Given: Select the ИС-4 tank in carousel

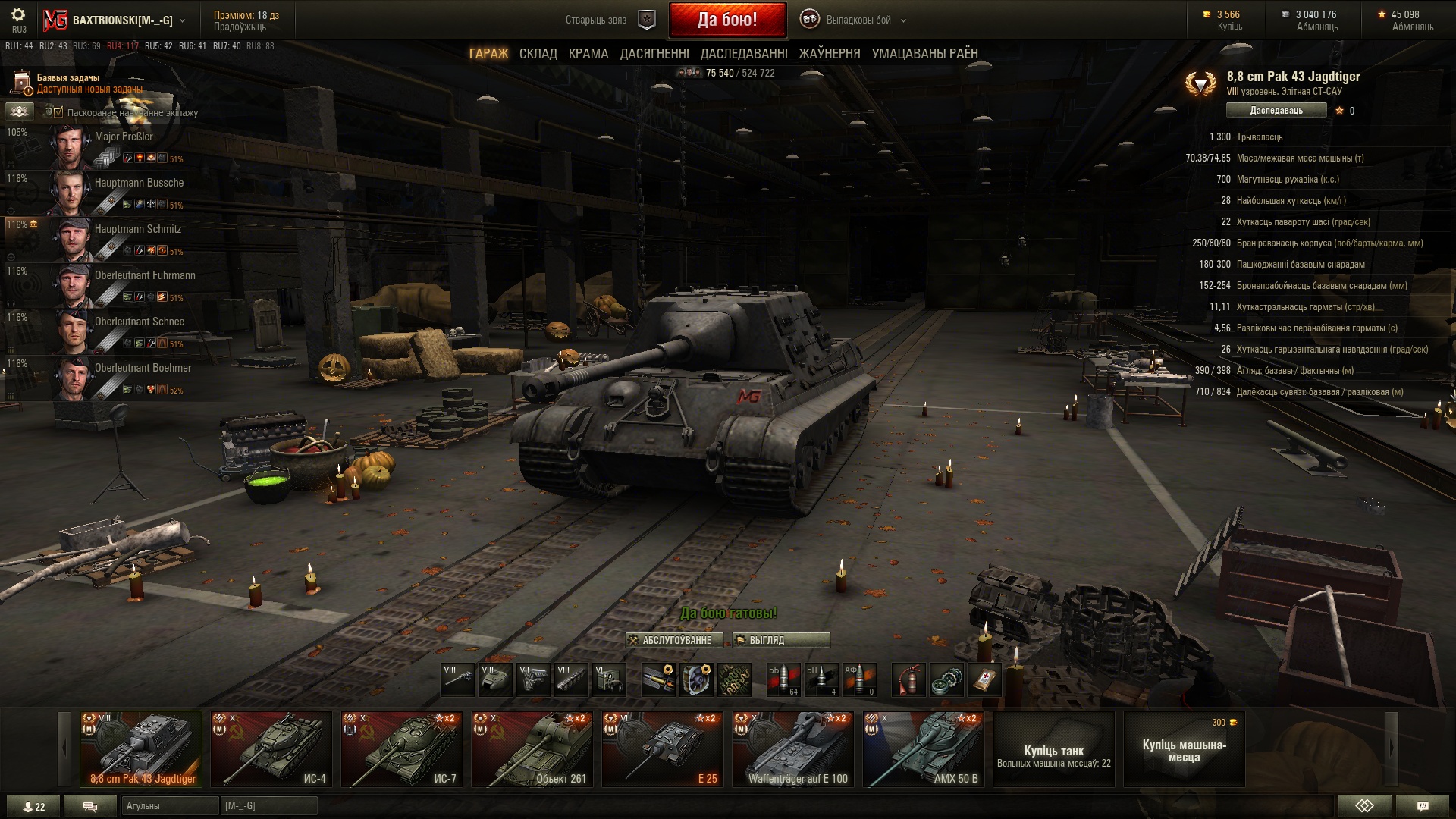Looking at the screenshot, I should pos(271,749).
